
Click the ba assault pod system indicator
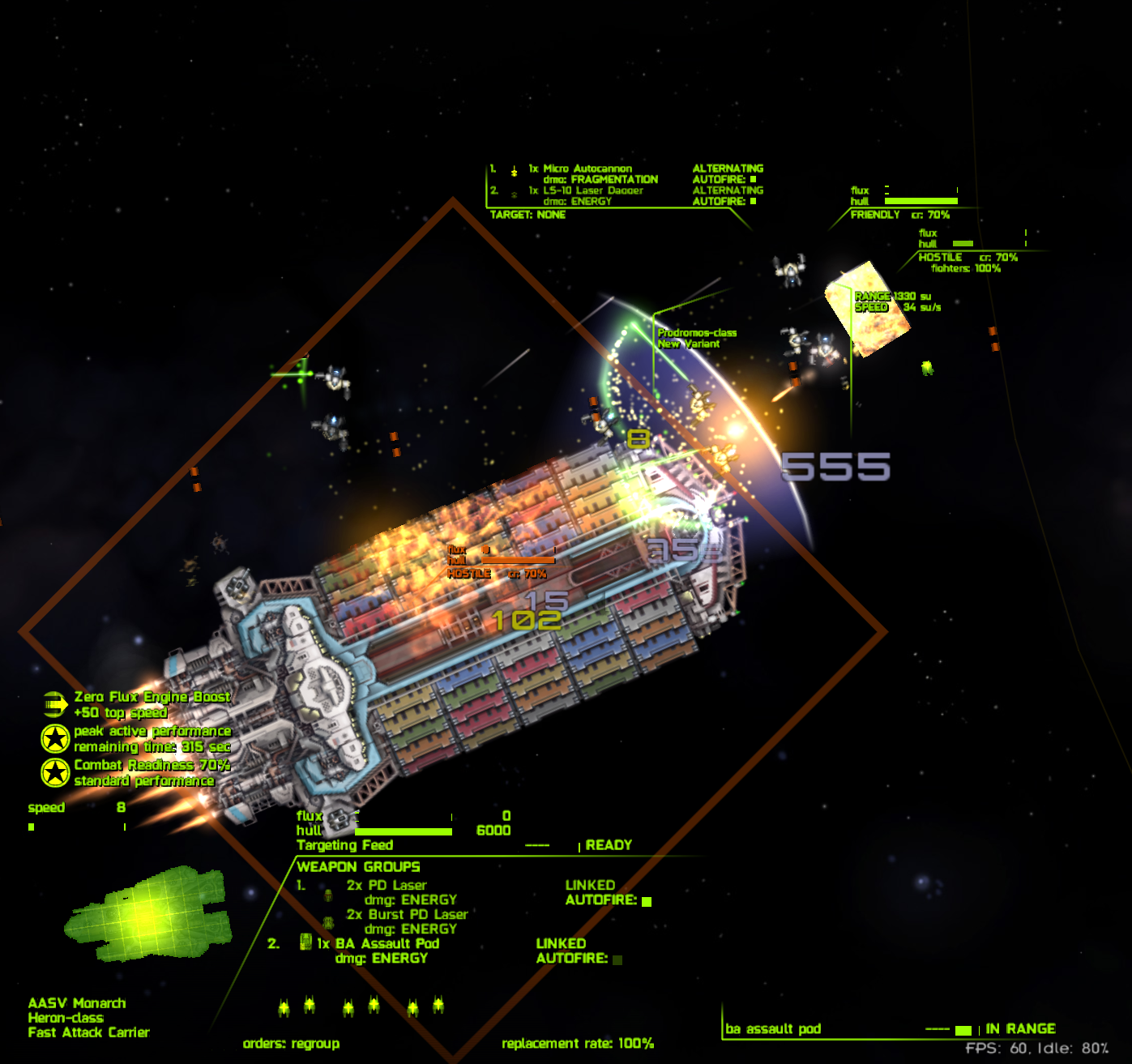click(773, 1029)
